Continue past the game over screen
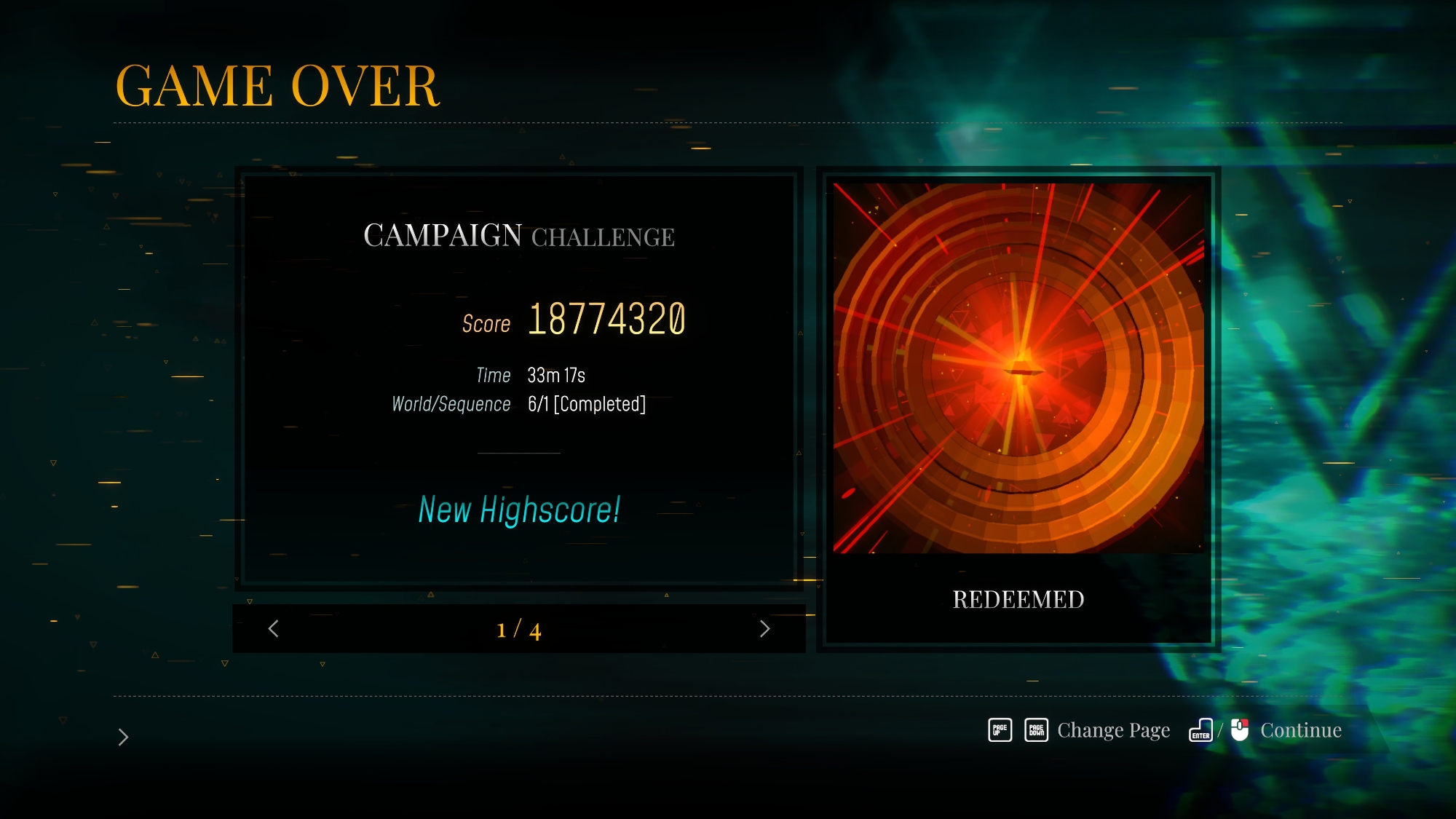This screenshot has height=819, width=1456. point(1300,730)
